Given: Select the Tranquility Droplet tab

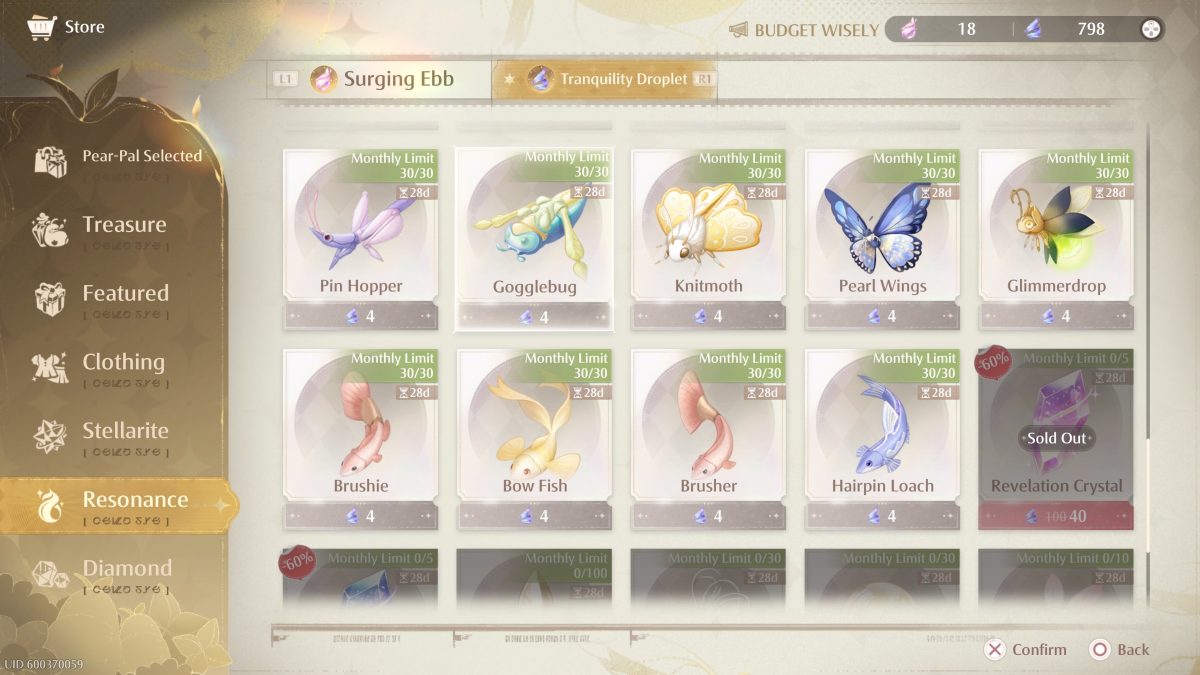Looking at the screenshot, I should 608,80.
